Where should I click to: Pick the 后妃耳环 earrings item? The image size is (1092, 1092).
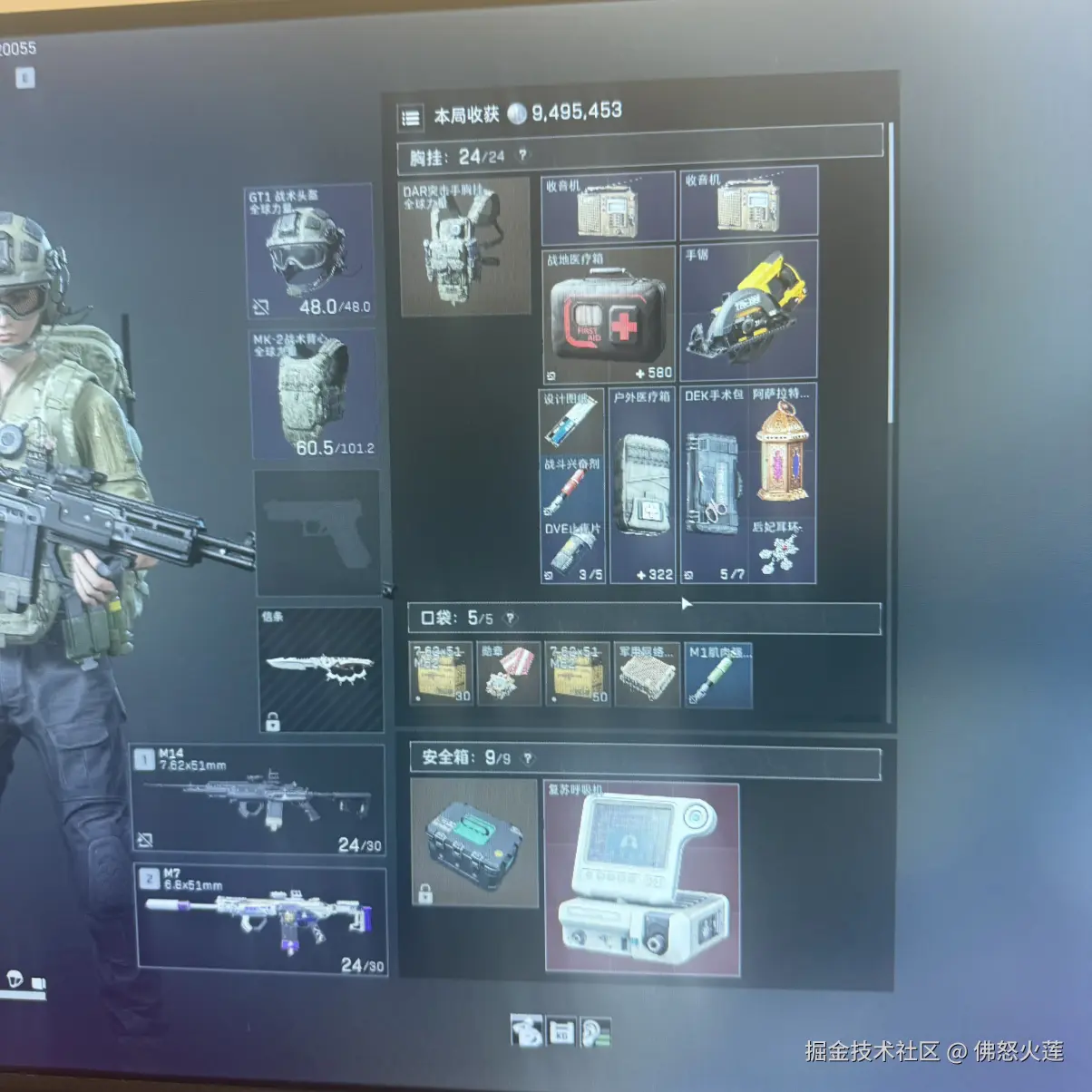782,551
